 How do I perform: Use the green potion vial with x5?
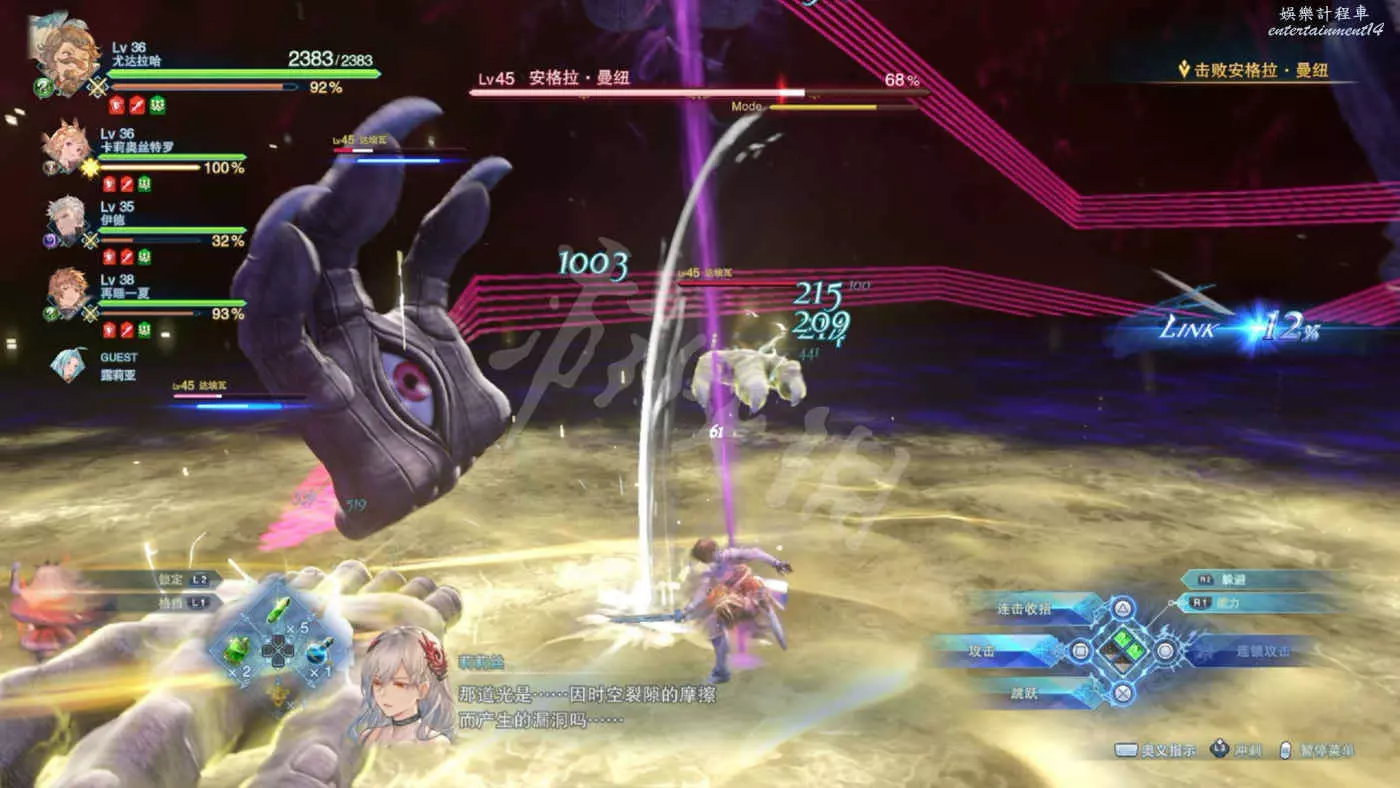[281, 611]
